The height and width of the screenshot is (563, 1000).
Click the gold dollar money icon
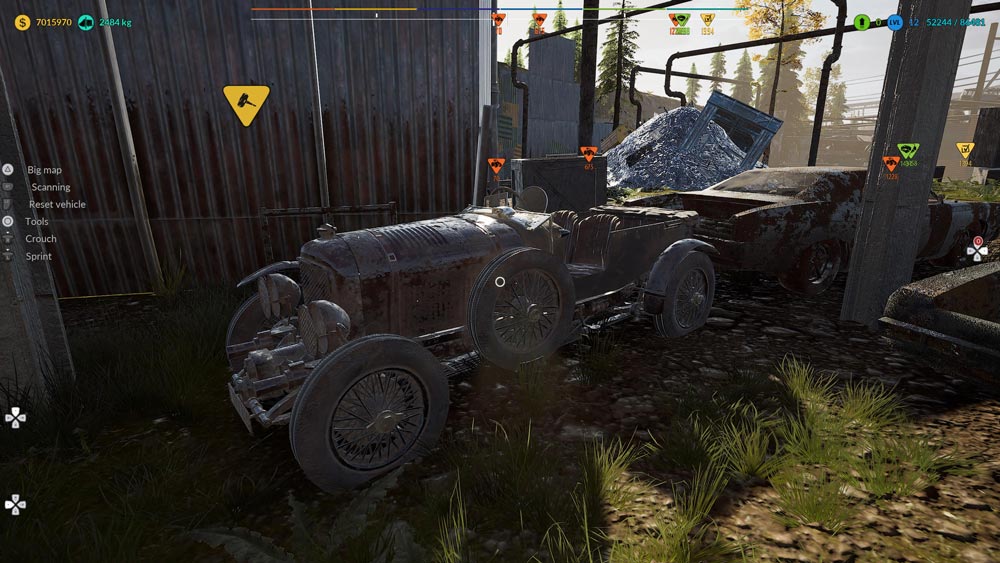pos(22,22)
